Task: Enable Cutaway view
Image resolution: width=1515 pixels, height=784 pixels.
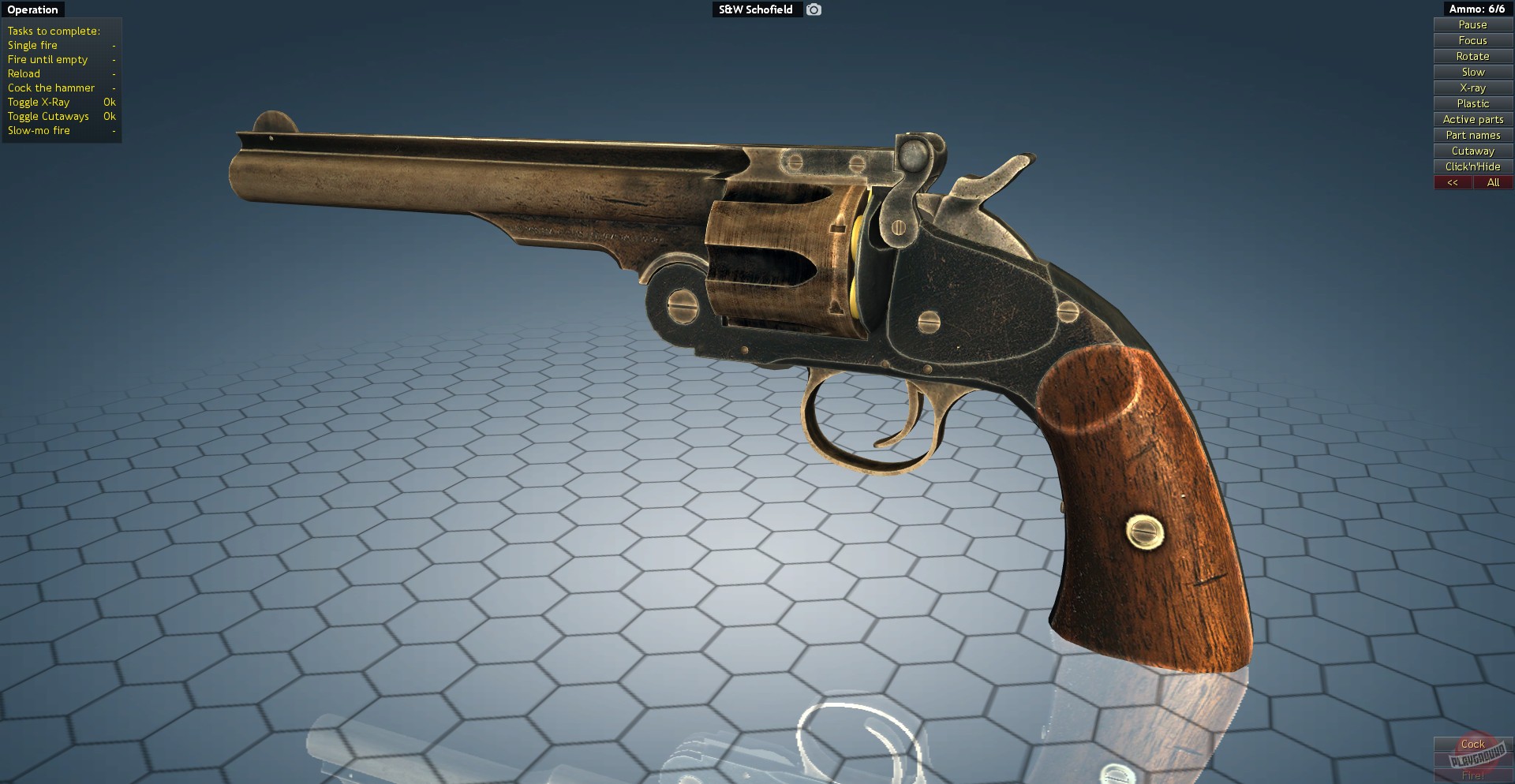Action: coord(1472,151)
